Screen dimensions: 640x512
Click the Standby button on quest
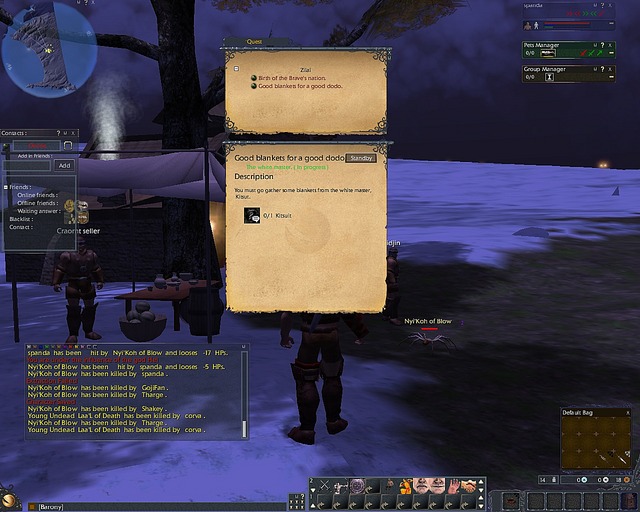[x=361, y=158]
